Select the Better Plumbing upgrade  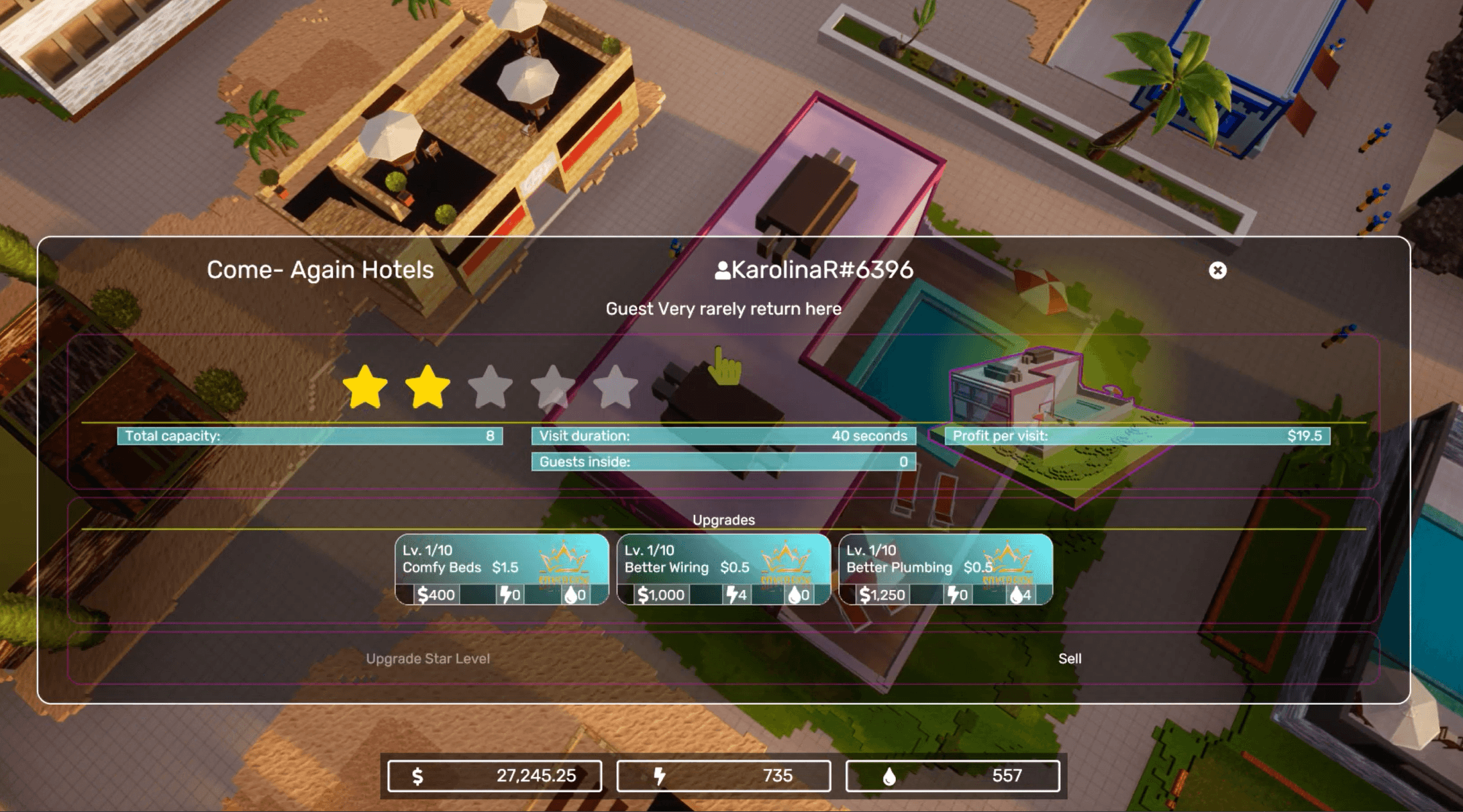tap(946, 569)
